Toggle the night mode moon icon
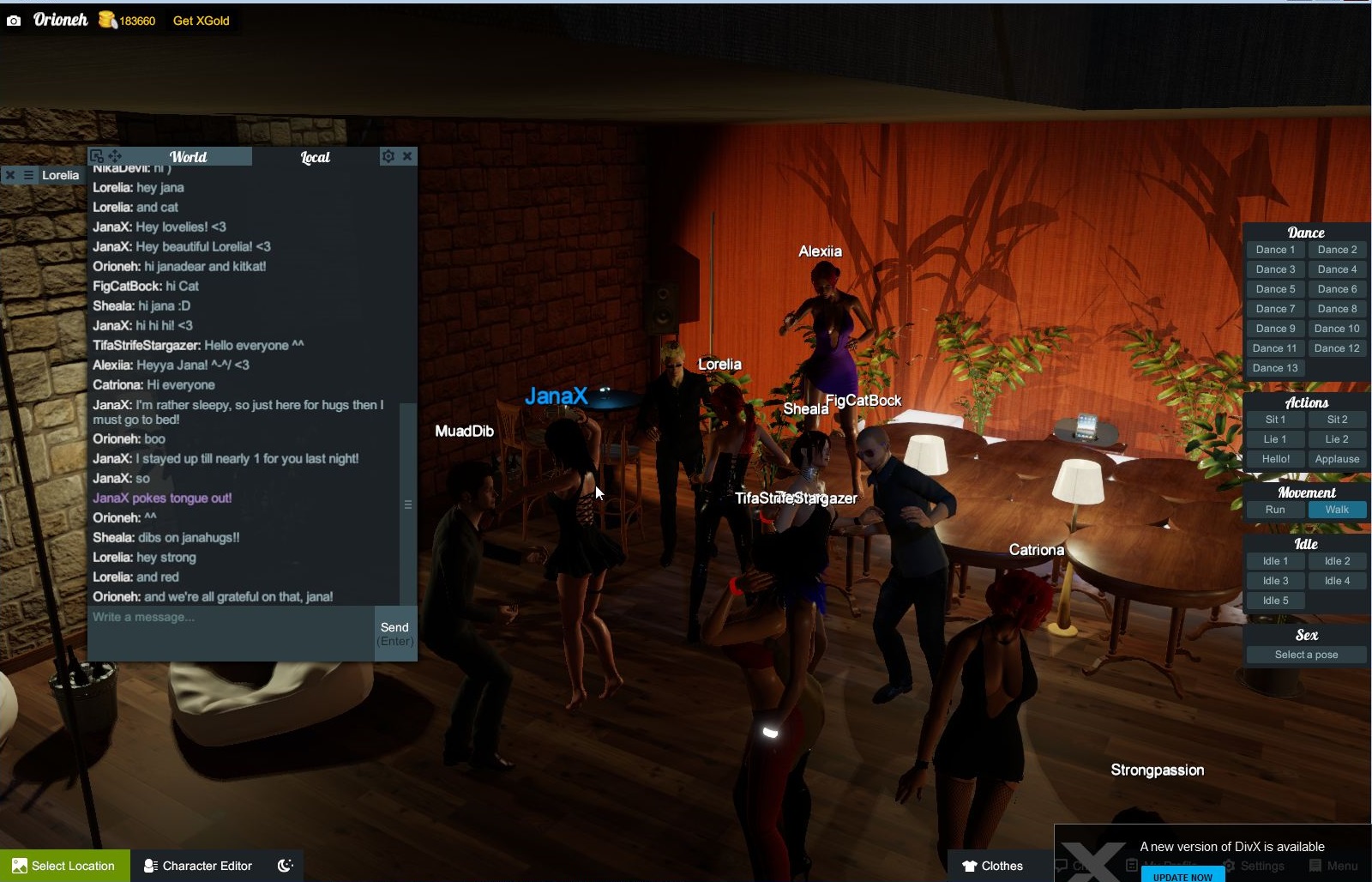 (286, 866)
